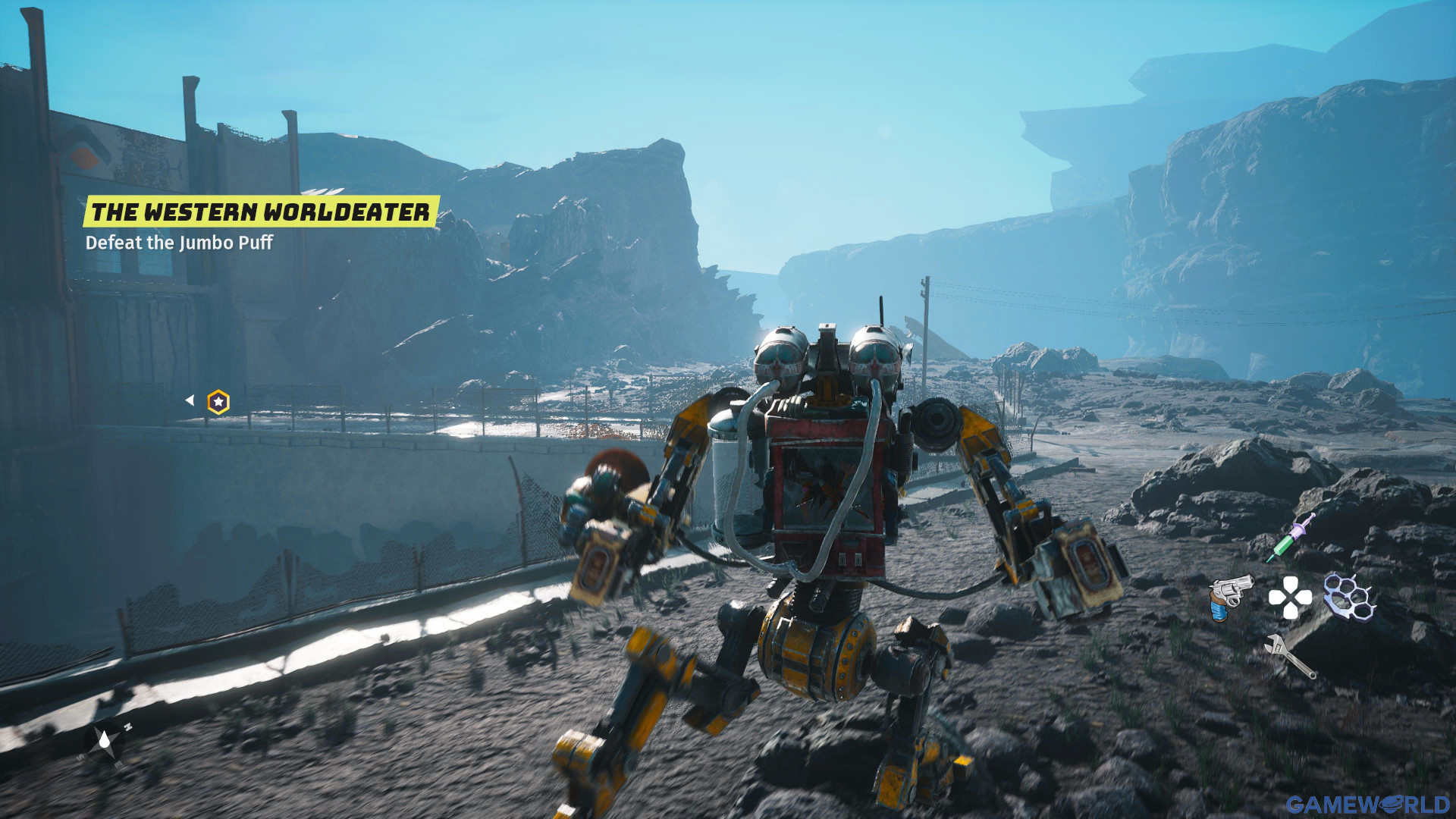Use the green syringe health item
This screenshot has width=1456, height=819.
point(1291,538)
